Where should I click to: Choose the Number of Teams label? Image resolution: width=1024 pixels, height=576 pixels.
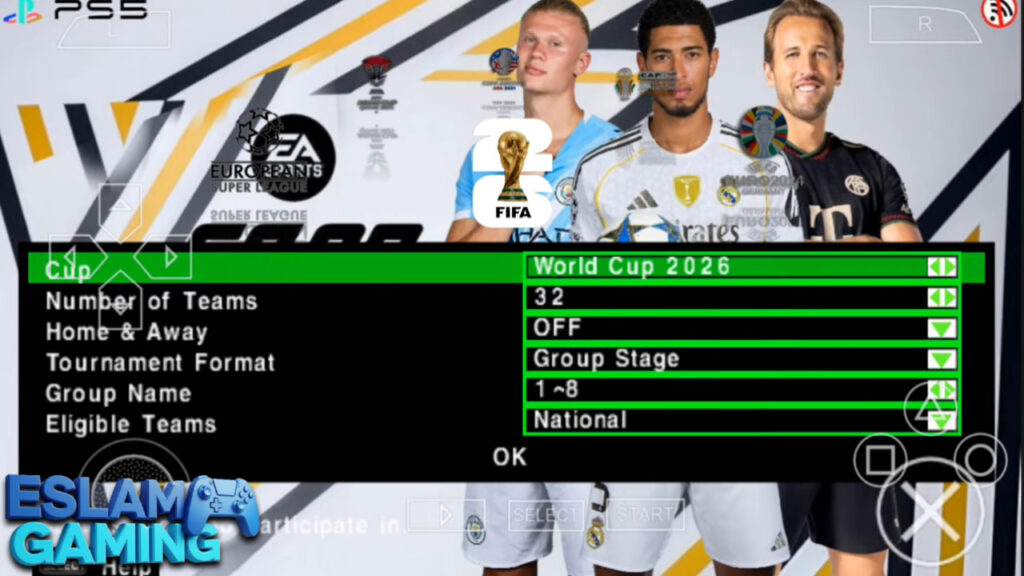tap(151, 301)
